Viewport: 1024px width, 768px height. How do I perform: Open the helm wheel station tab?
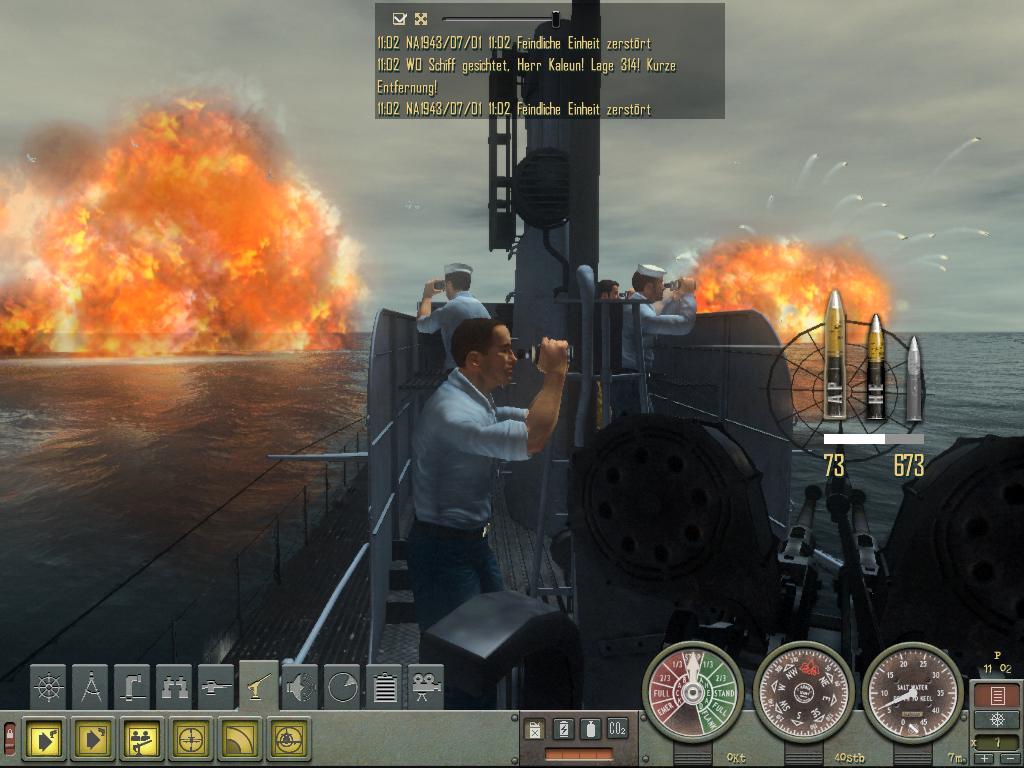pos(49,688)
